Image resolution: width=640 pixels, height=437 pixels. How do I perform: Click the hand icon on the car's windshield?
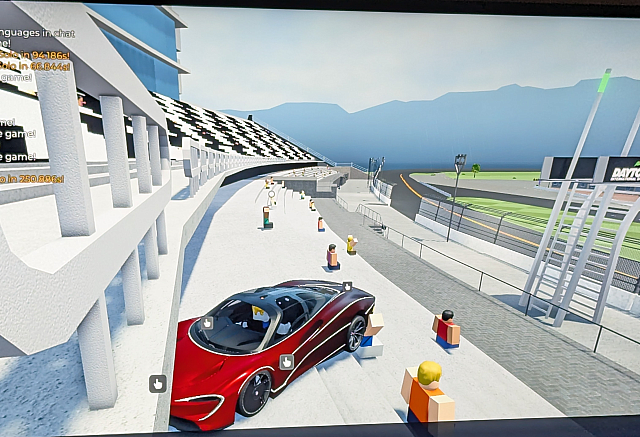[208, 322]
